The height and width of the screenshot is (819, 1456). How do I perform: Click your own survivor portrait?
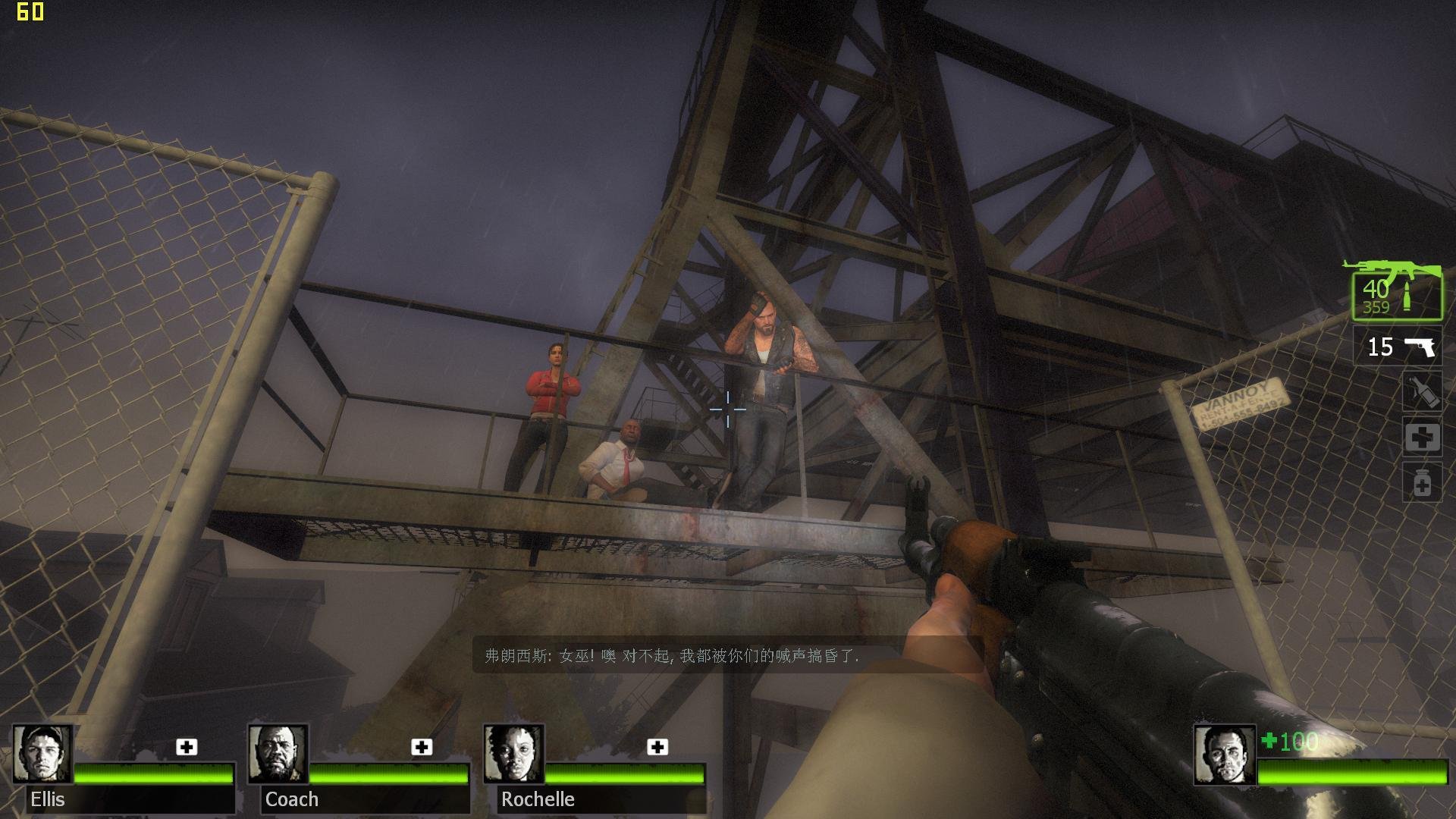pyautogui.click(x=1223, y=755)
